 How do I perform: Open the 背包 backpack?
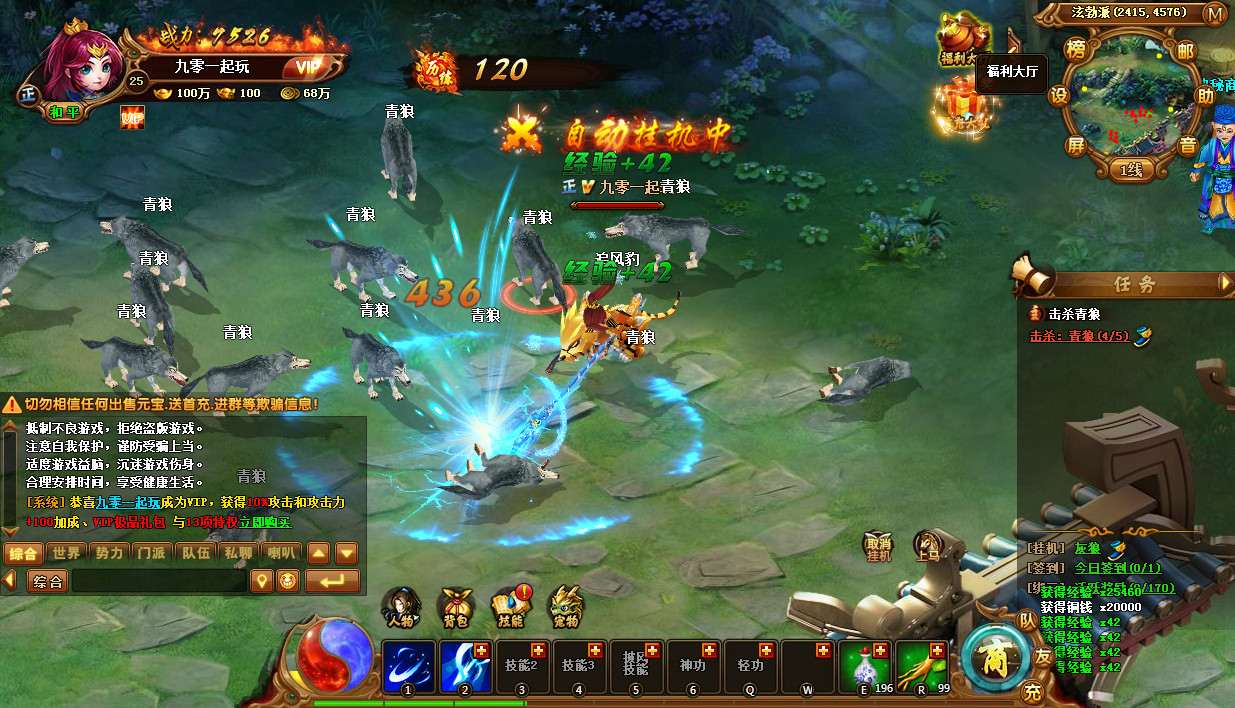pyautogui.click(x=456, y=605)
